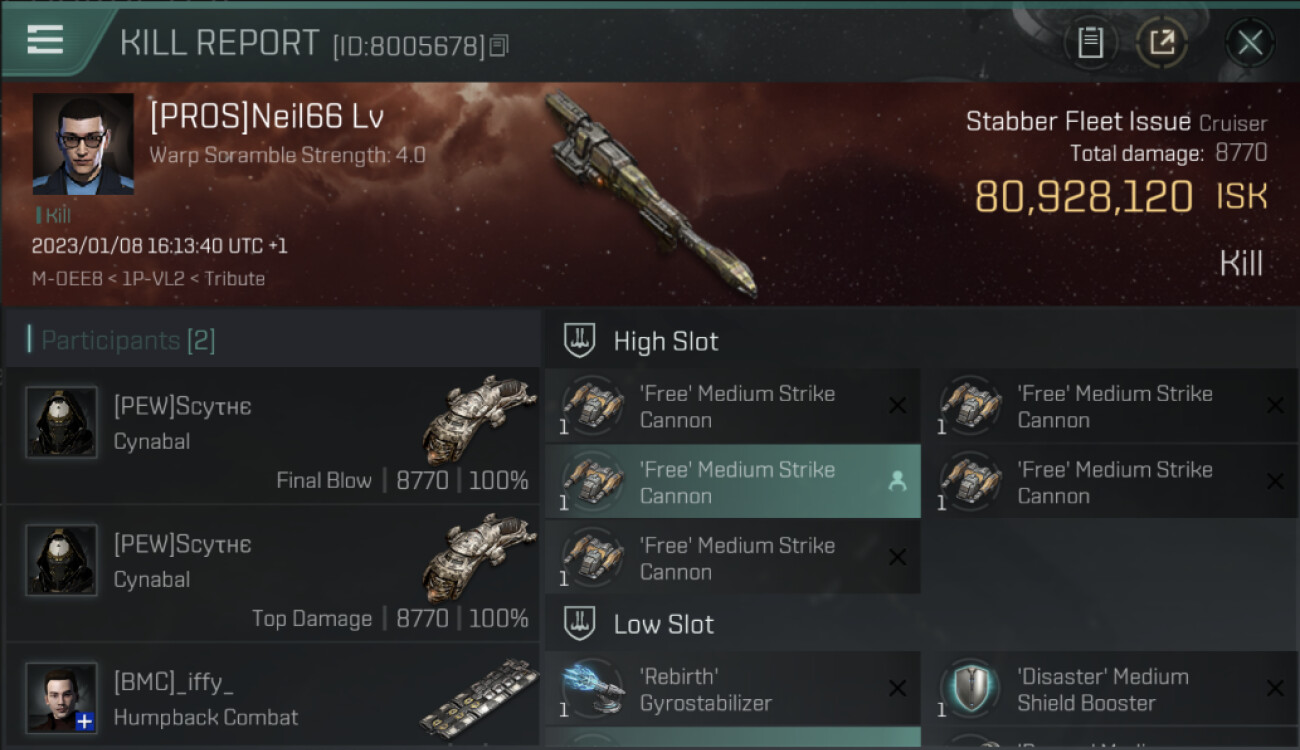Viewport: 1300px width, 750px height.
Task: Select the 'Rebirth' Gyrostabilizer module
Action: [x=732, y=690]
